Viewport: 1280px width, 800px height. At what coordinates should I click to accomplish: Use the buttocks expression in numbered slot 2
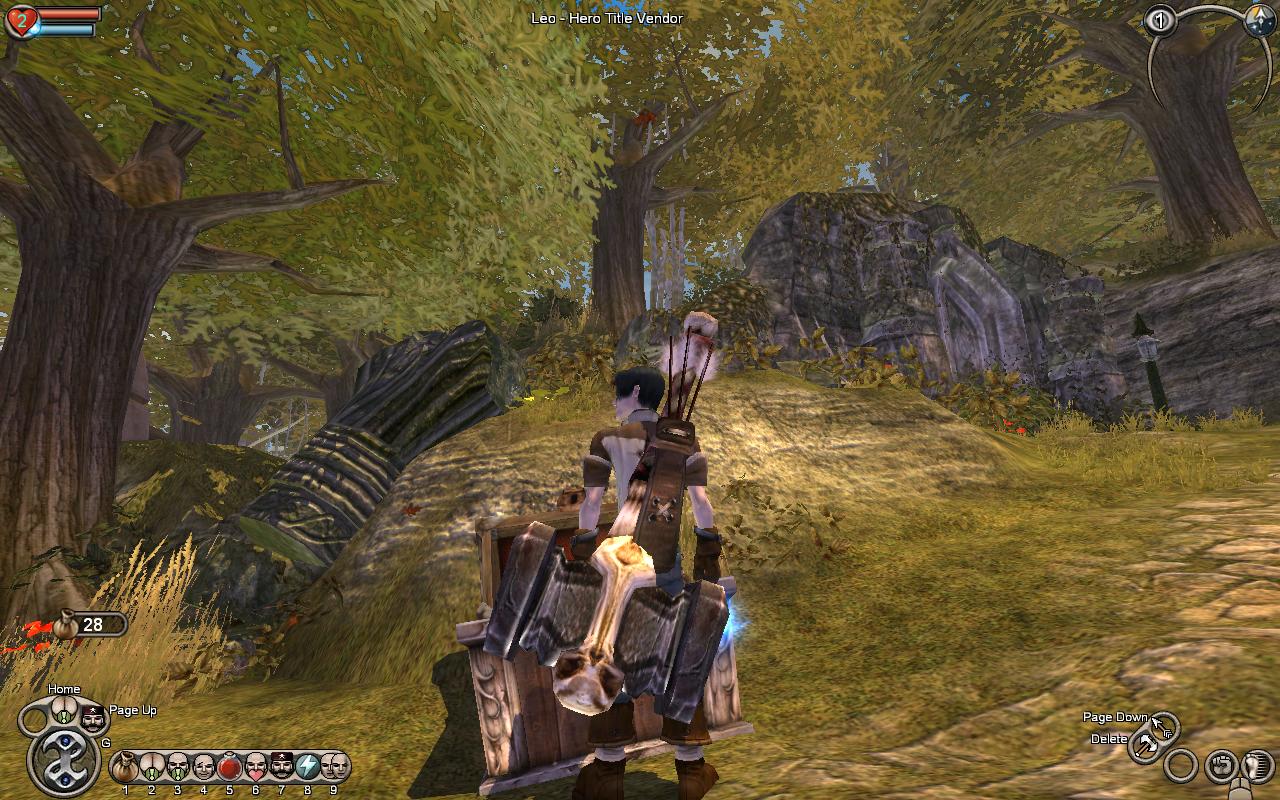tap(151, 768)
